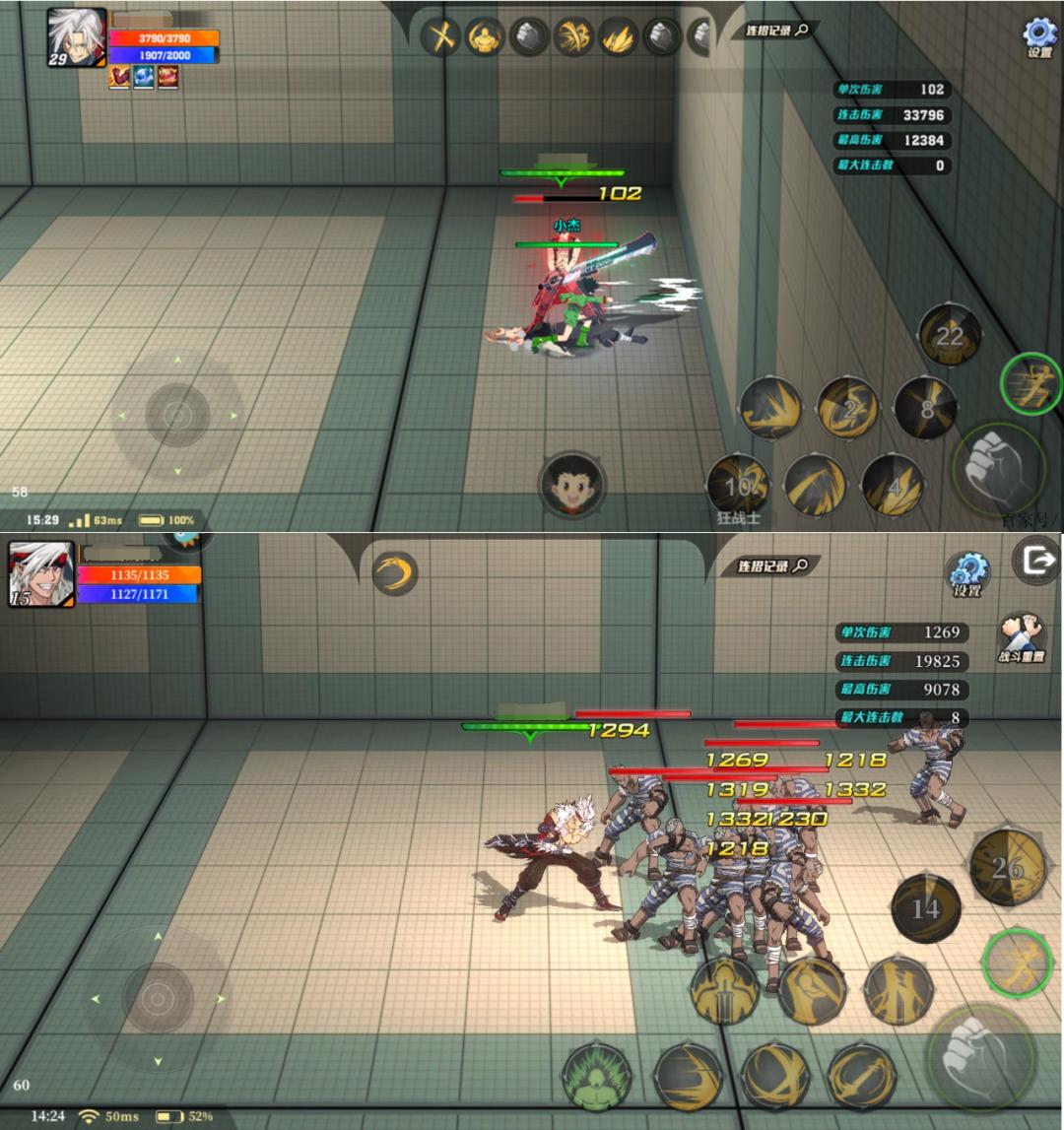The image size is (1064, 1130).
Task: Activate the green muscular transformation skill
Action: coord(596,1076)
